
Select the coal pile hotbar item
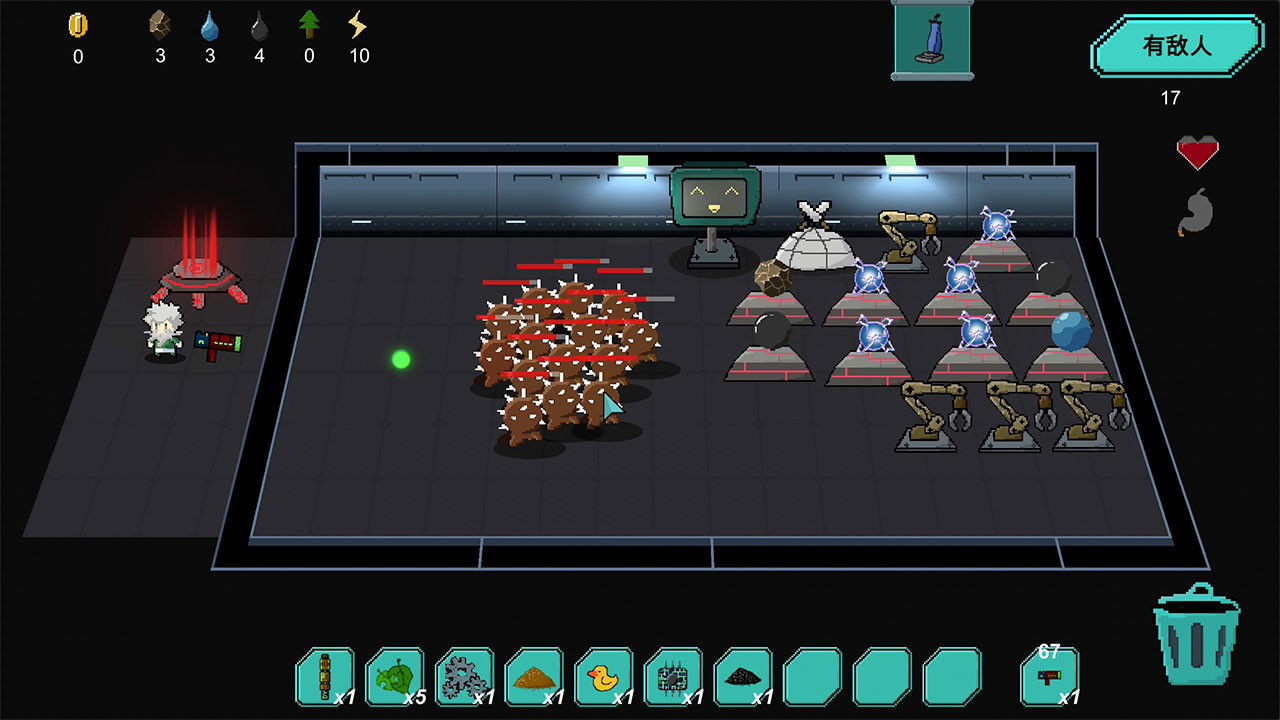coord(745,675)
